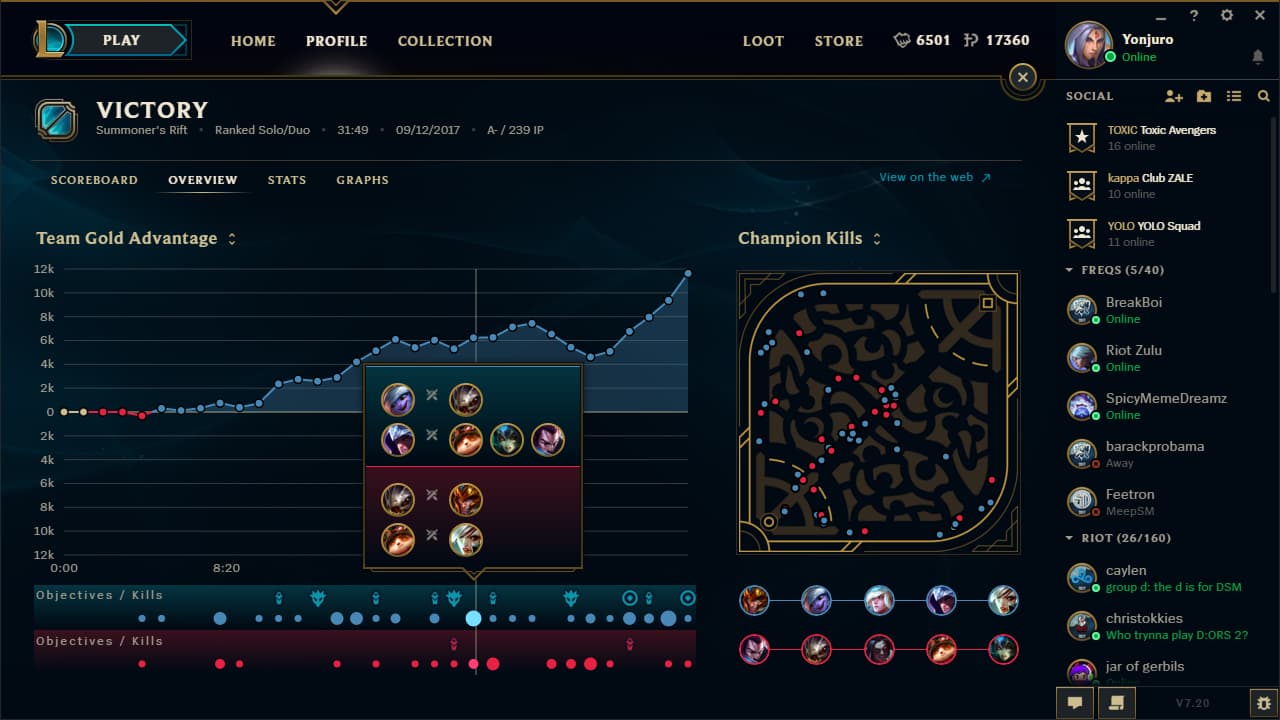Open the chat conversations window
Viewport: 1280px width, 720px height.
click(x=1074, y=704)
